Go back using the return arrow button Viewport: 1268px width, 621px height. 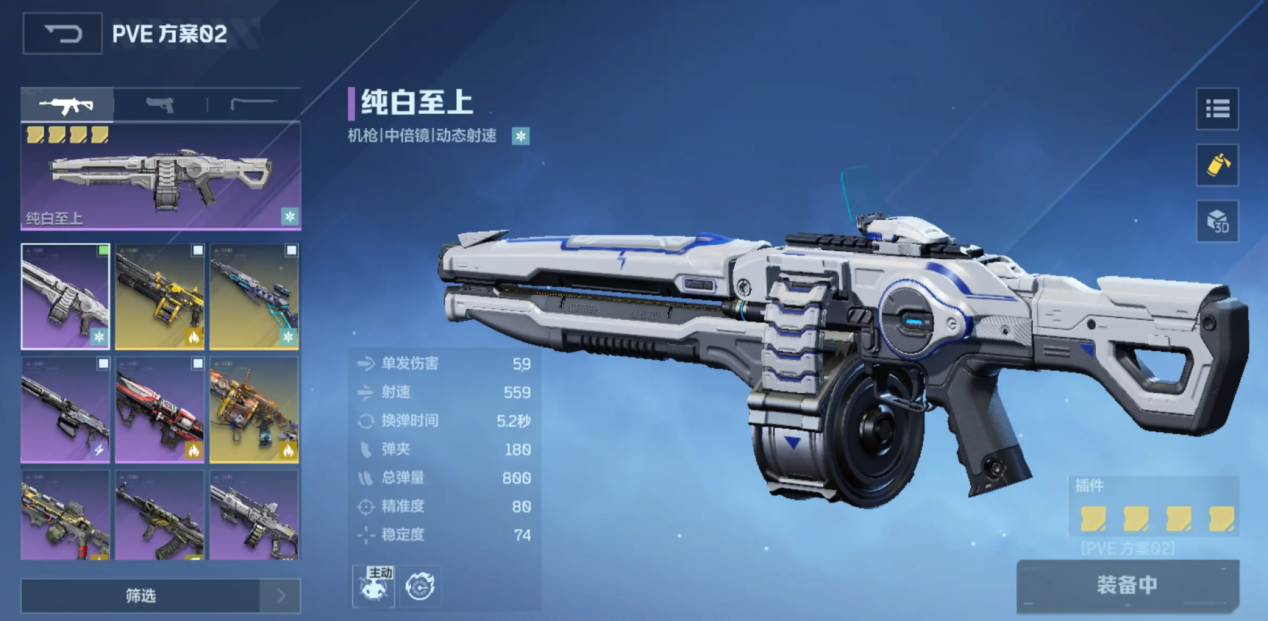62,34
